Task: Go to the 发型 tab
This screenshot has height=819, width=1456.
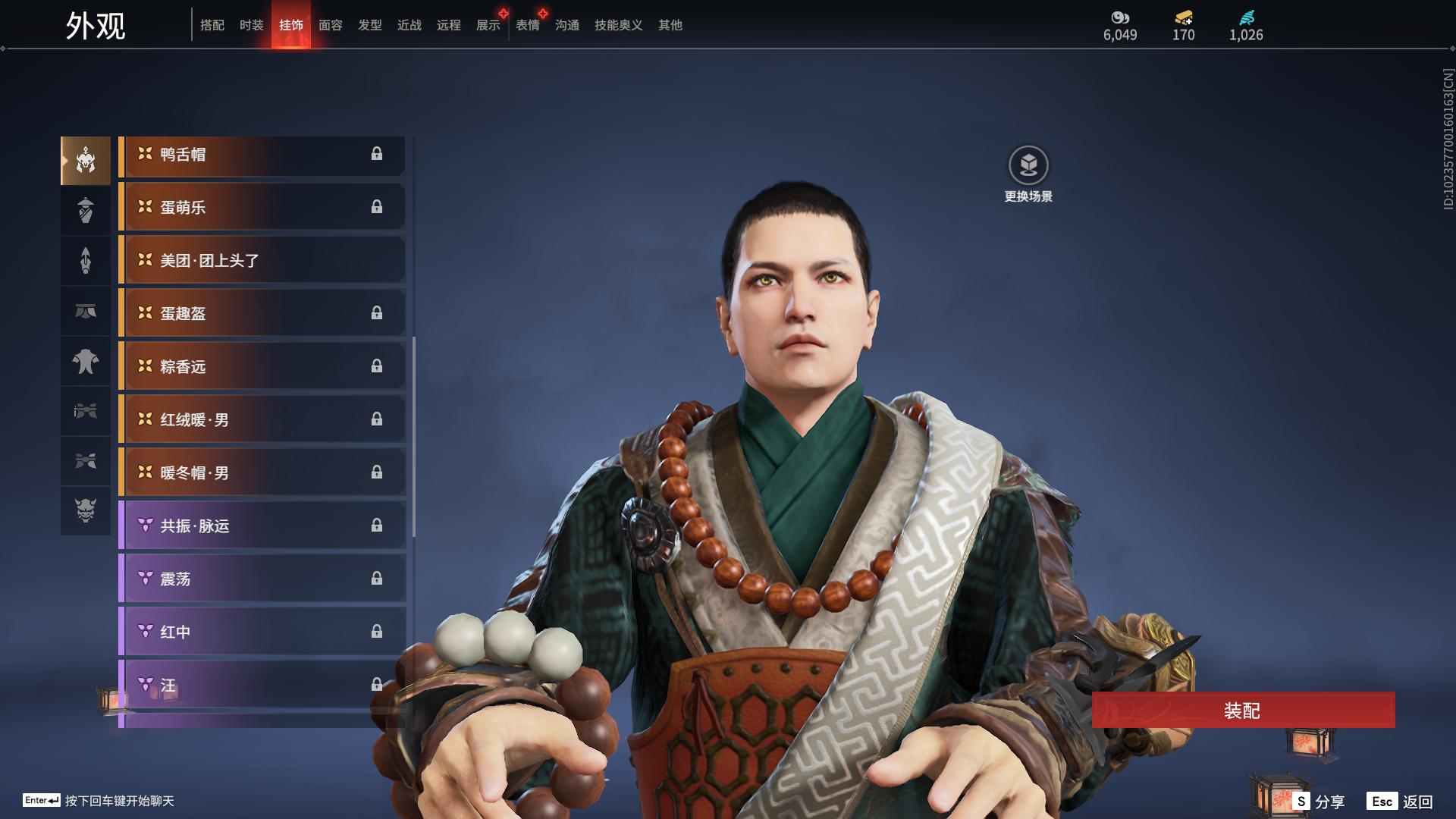Action: tap(370, 25)
